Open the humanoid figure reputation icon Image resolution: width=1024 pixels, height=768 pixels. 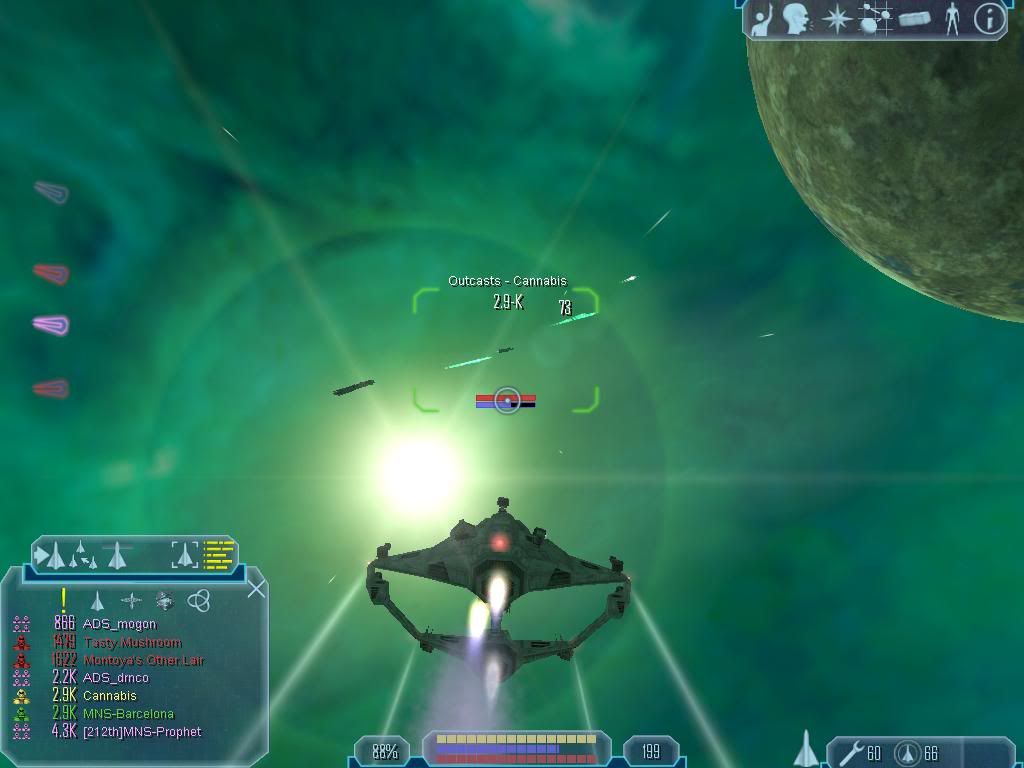coord(952,18)
